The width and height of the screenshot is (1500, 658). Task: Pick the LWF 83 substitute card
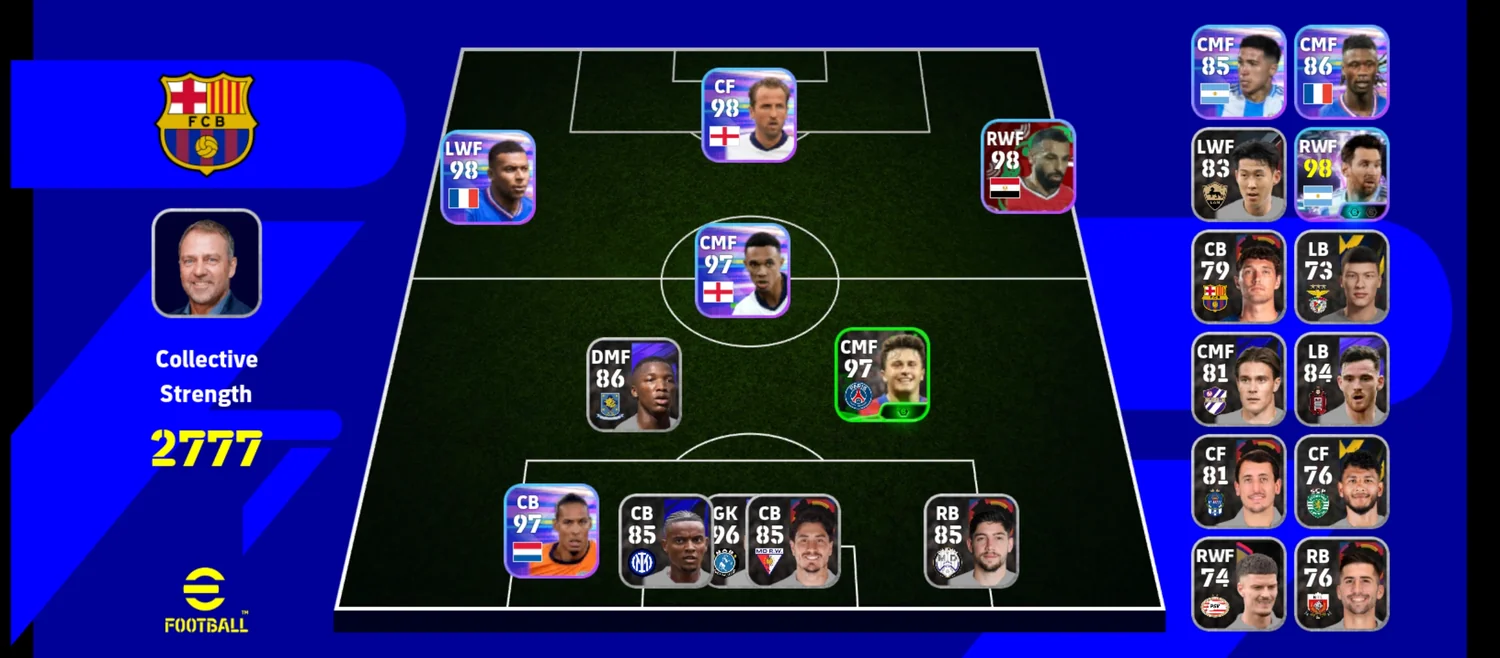pos(1238,175)
